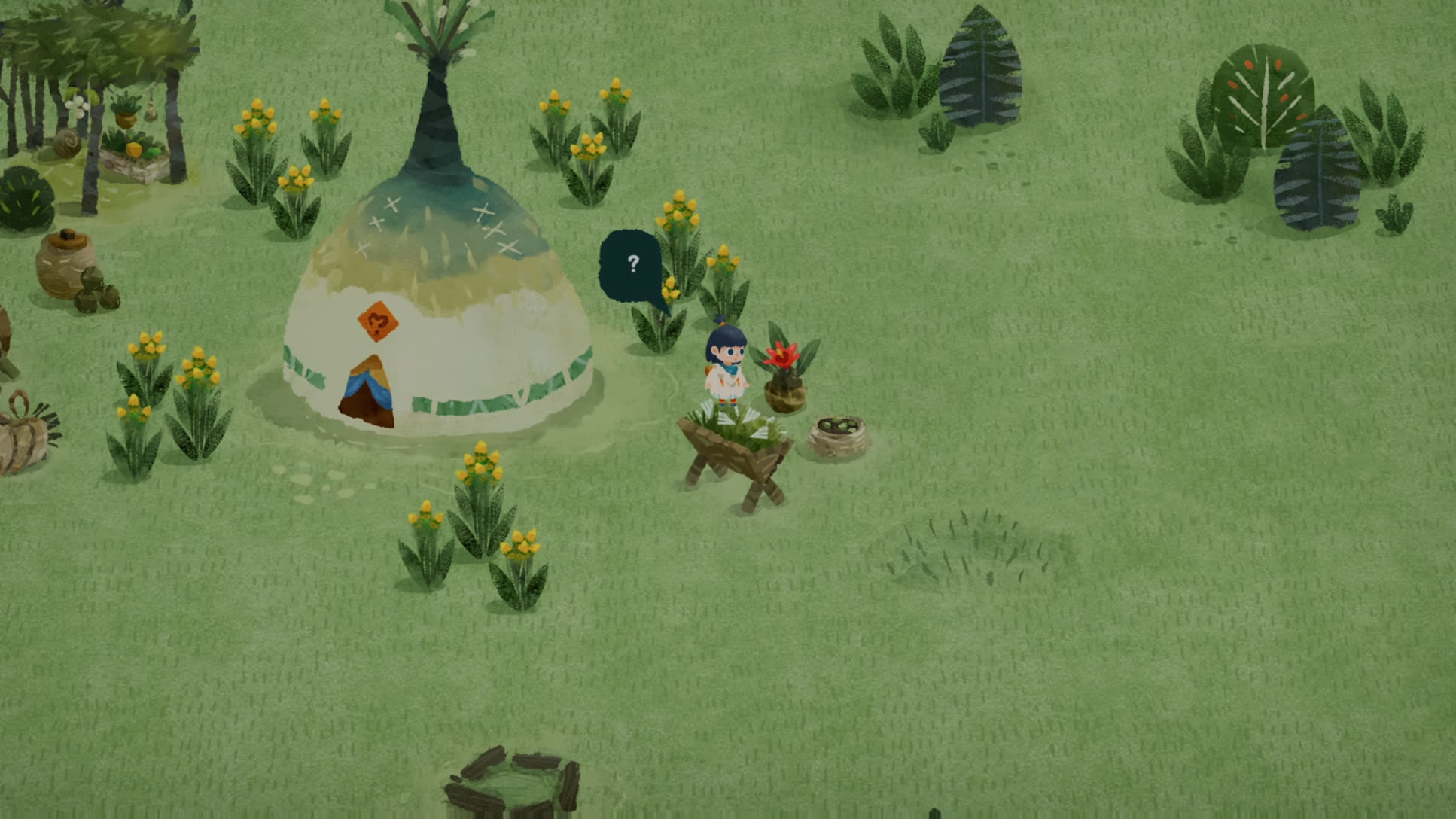This screenshot has width=1456, height=819.
Task: Click the question mark speech bubble
Action: point(632,266)
